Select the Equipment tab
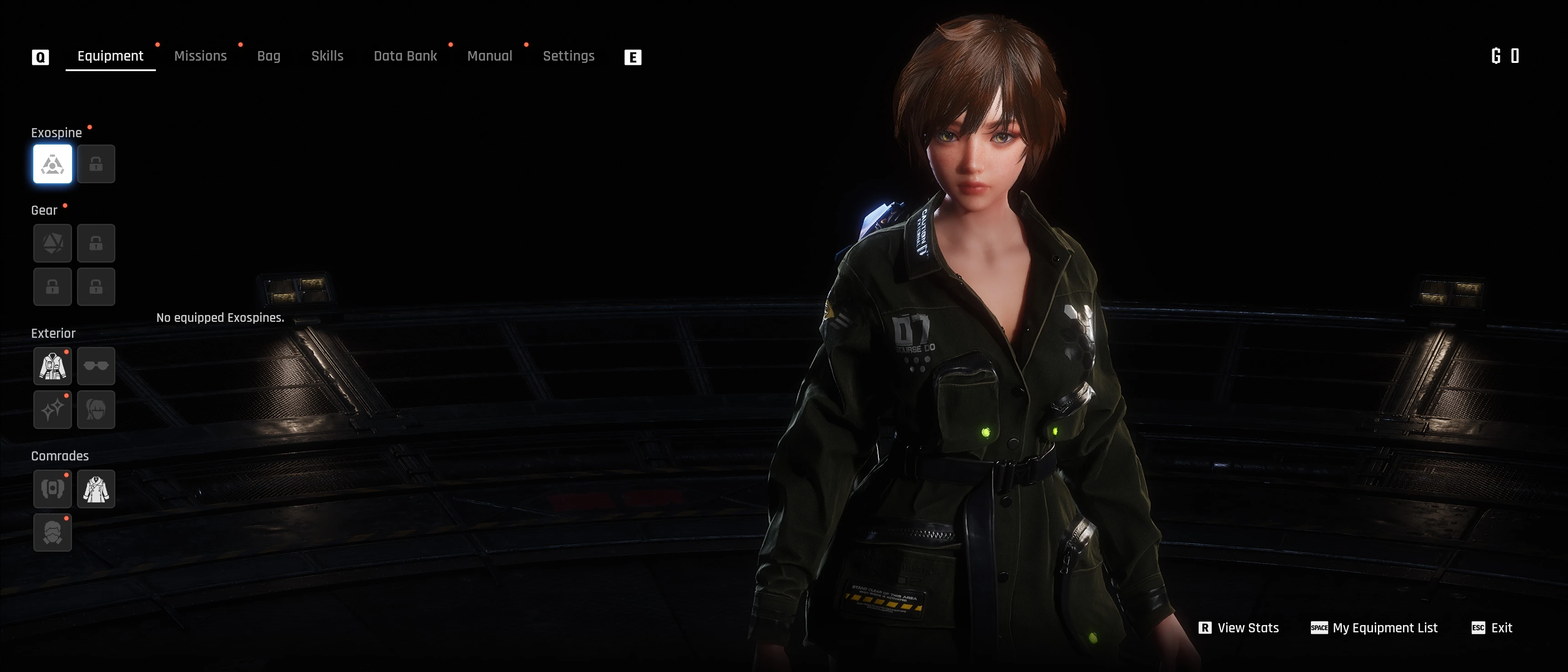This screenshot has height=672, width=1568. tap(110, 56)
